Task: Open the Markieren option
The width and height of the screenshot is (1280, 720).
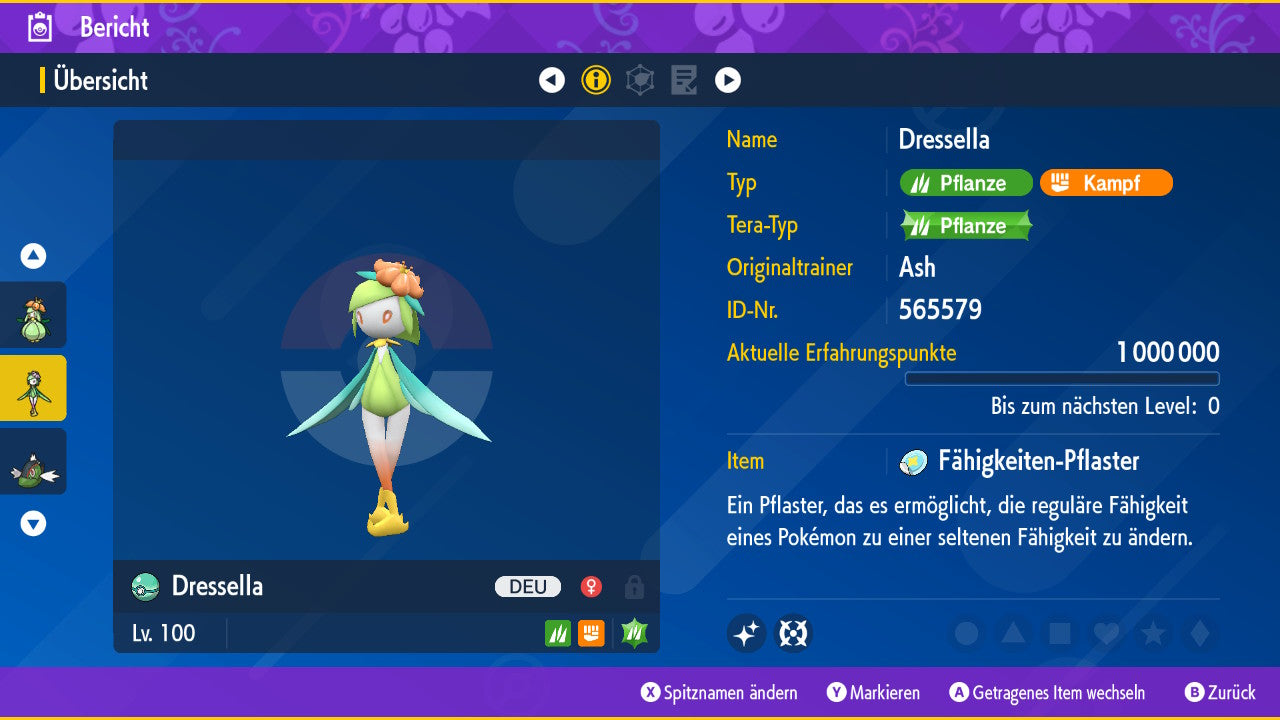Action: coord(874,693)
